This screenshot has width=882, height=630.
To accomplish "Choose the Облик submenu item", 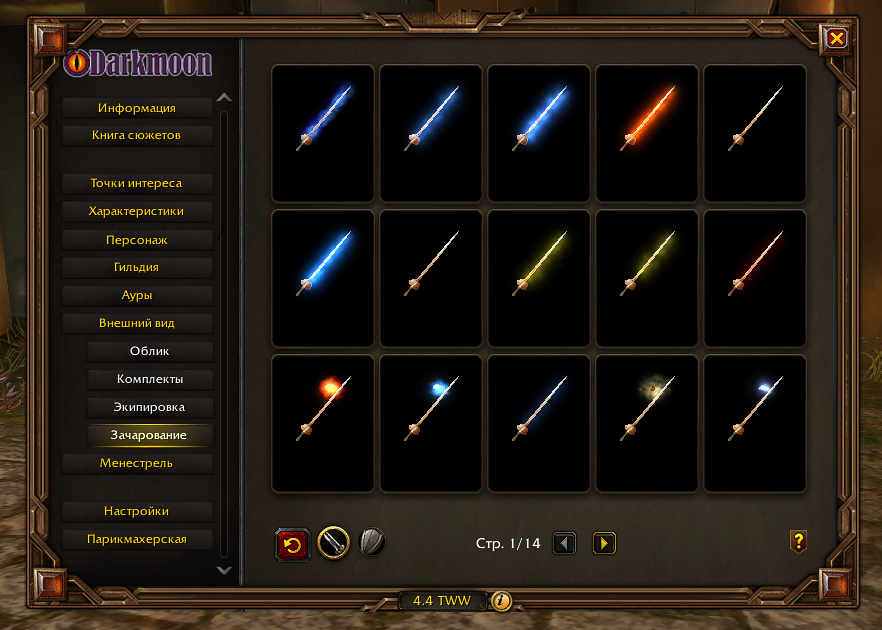I will point(150,352).
